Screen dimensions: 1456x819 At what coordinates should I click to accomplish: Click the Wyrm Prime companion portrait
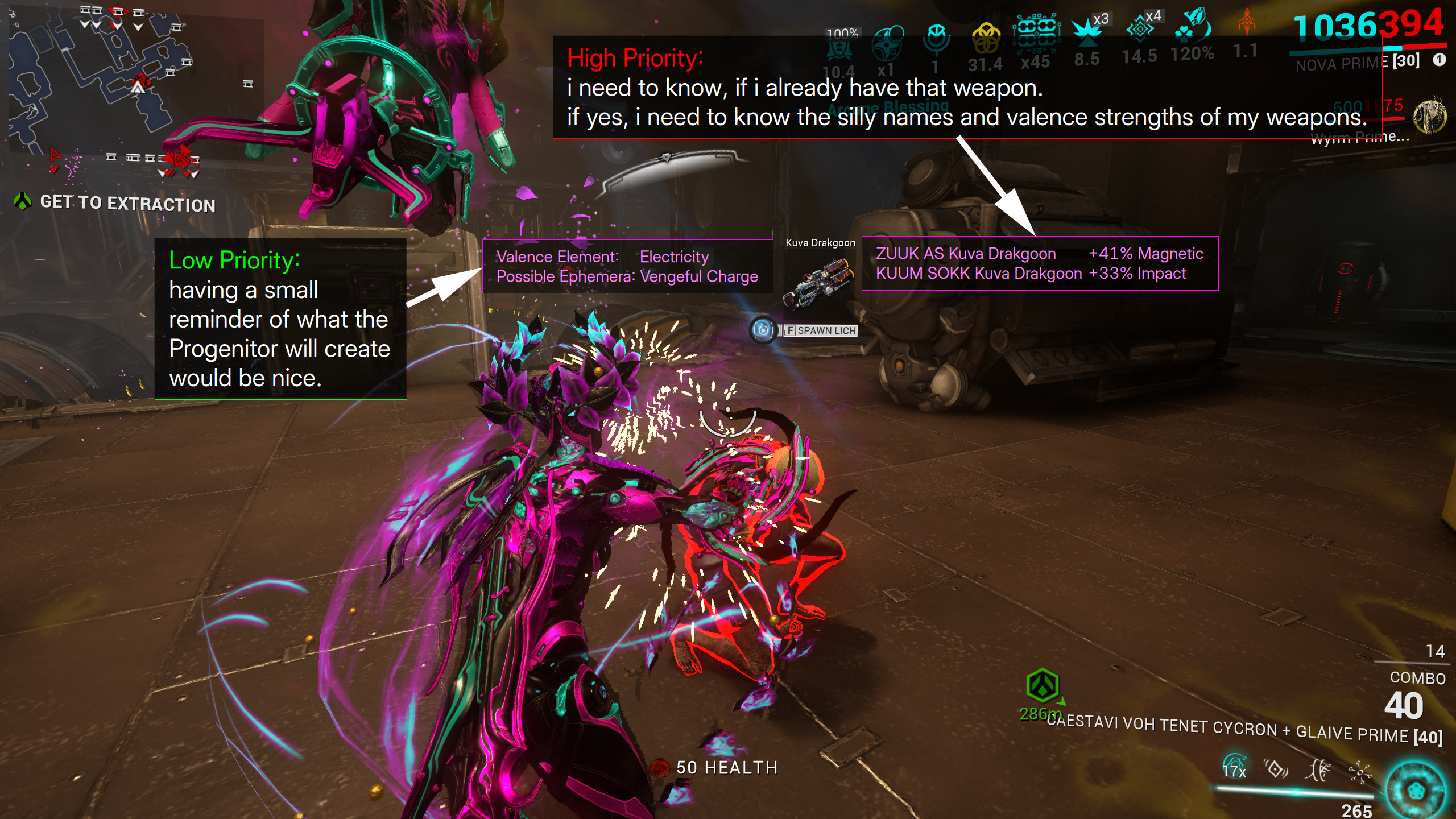1429,117
